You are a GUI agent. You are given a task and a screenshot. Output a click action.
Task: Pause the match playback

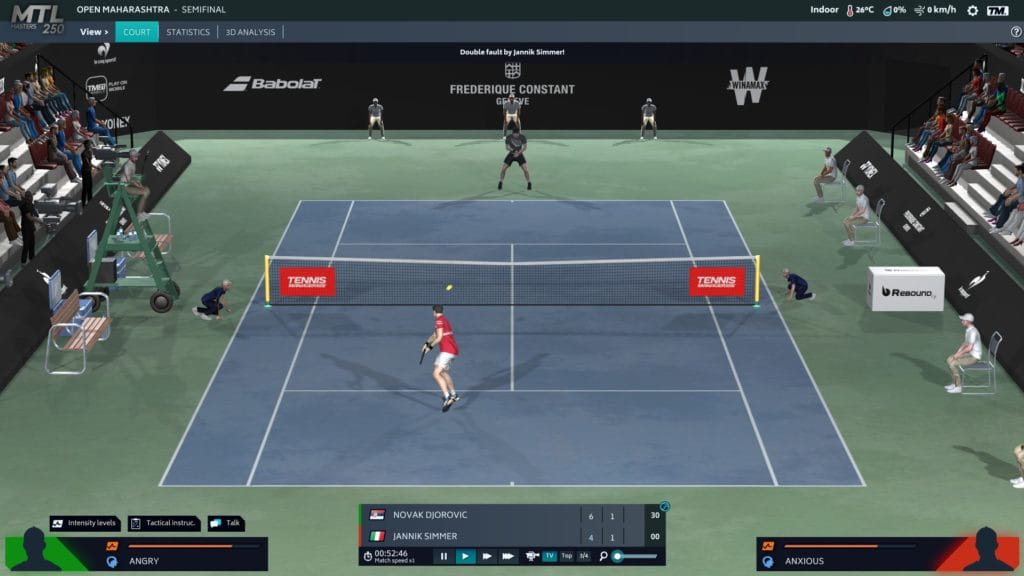point(443,556)
